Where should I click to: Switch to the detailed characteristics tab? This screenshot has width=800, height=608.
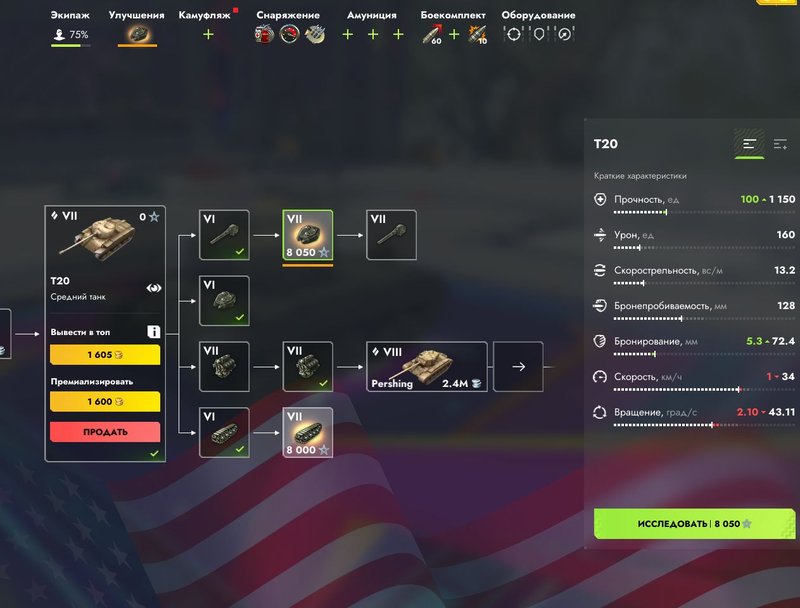point(780,145)
